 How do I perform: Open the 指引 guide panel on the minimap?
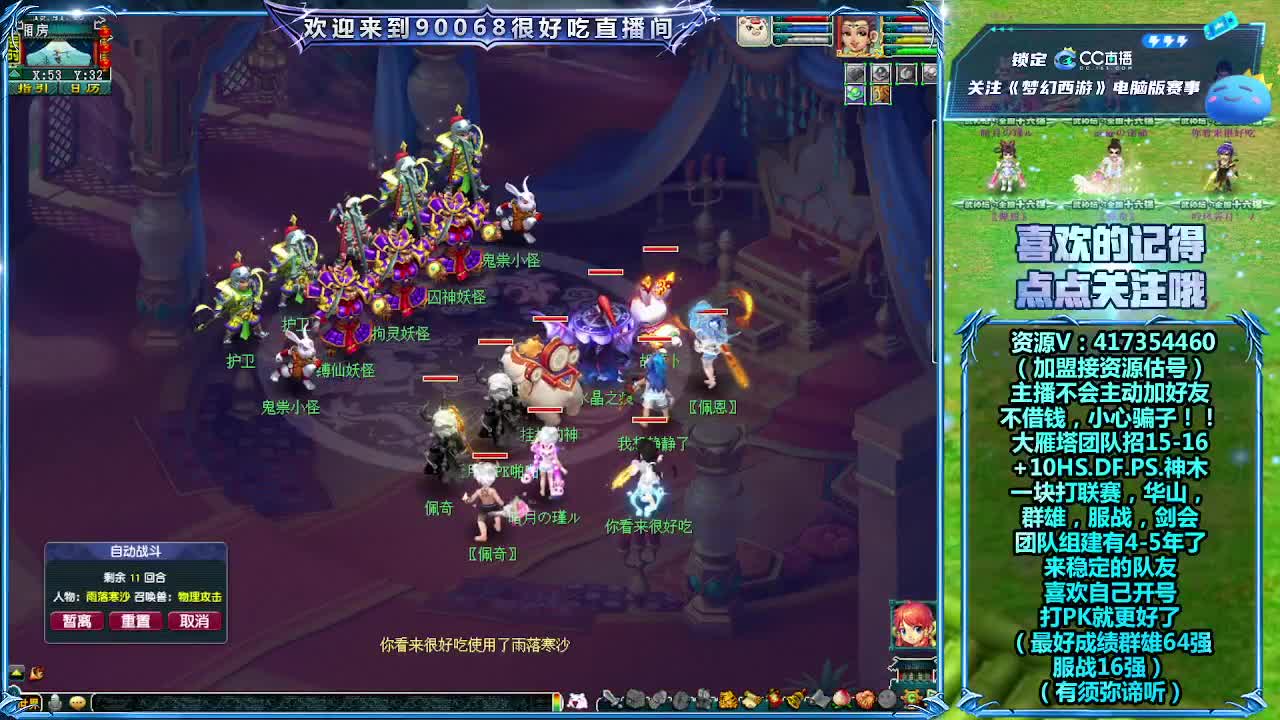pos(34,89)
